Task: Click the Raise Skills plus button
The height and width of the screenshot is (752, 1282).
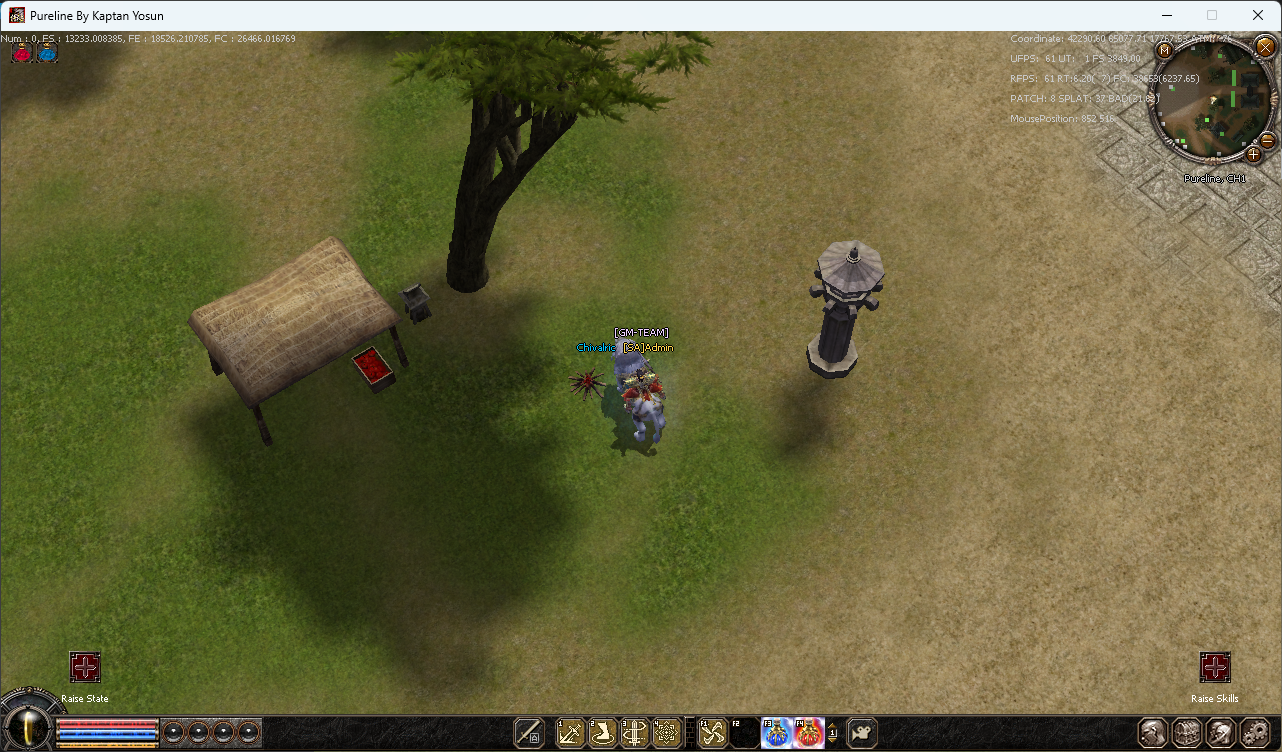Action: 1215,666
